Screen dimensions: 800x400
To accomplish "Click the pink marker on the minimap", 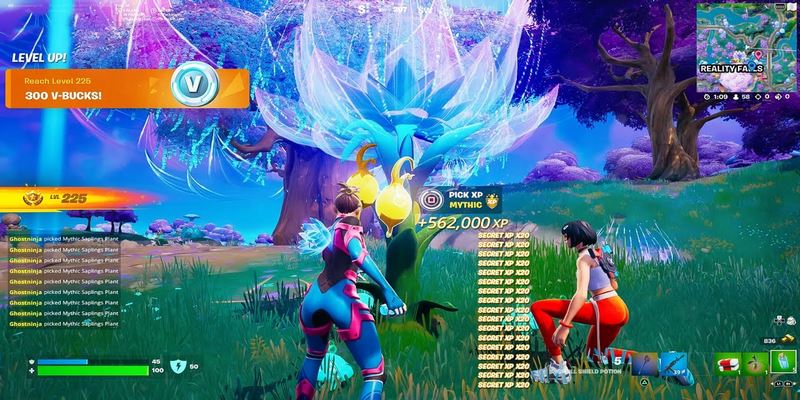I will (757, 52).
